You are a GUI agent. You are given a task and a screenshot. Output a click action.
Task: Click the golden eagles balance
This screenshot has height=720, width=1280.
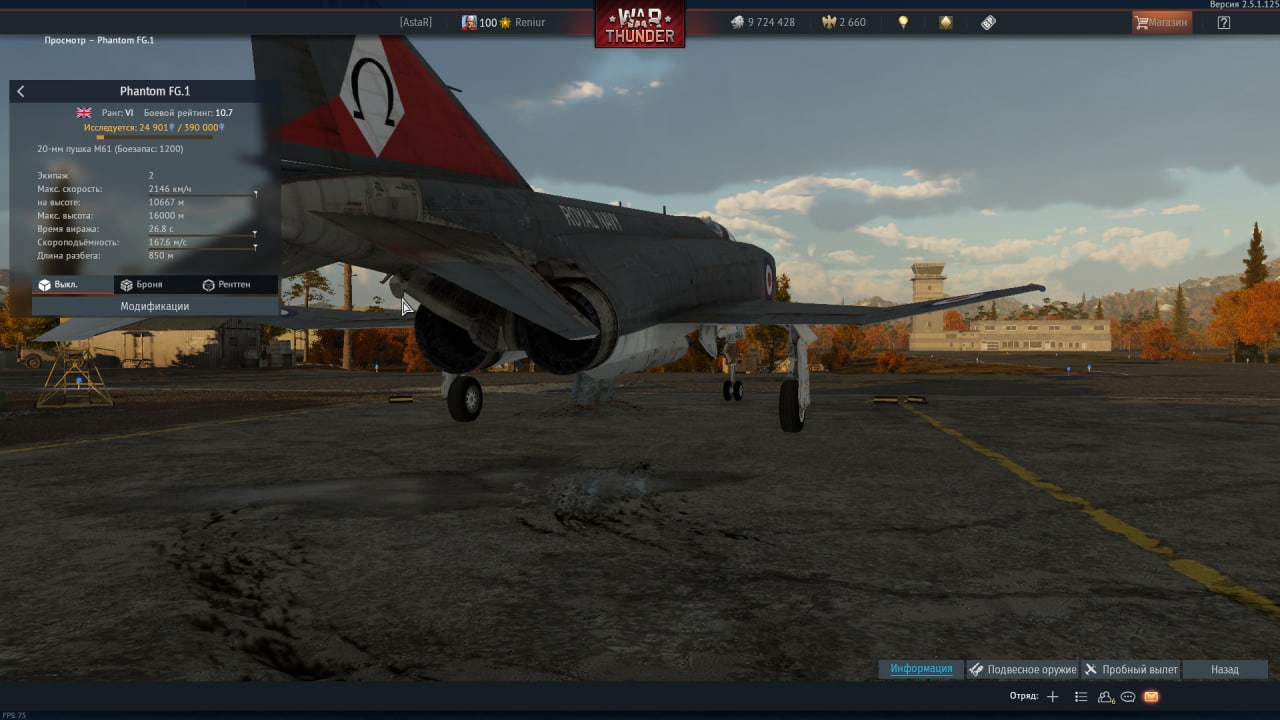click(844, 22)
